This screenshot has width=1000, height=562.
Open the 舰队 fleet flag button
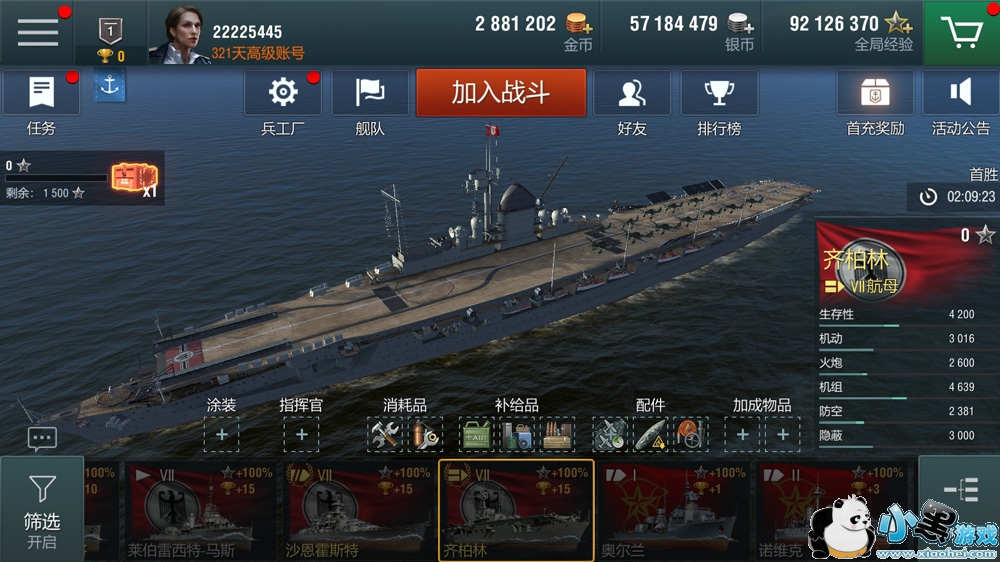(x=370, y=94)
